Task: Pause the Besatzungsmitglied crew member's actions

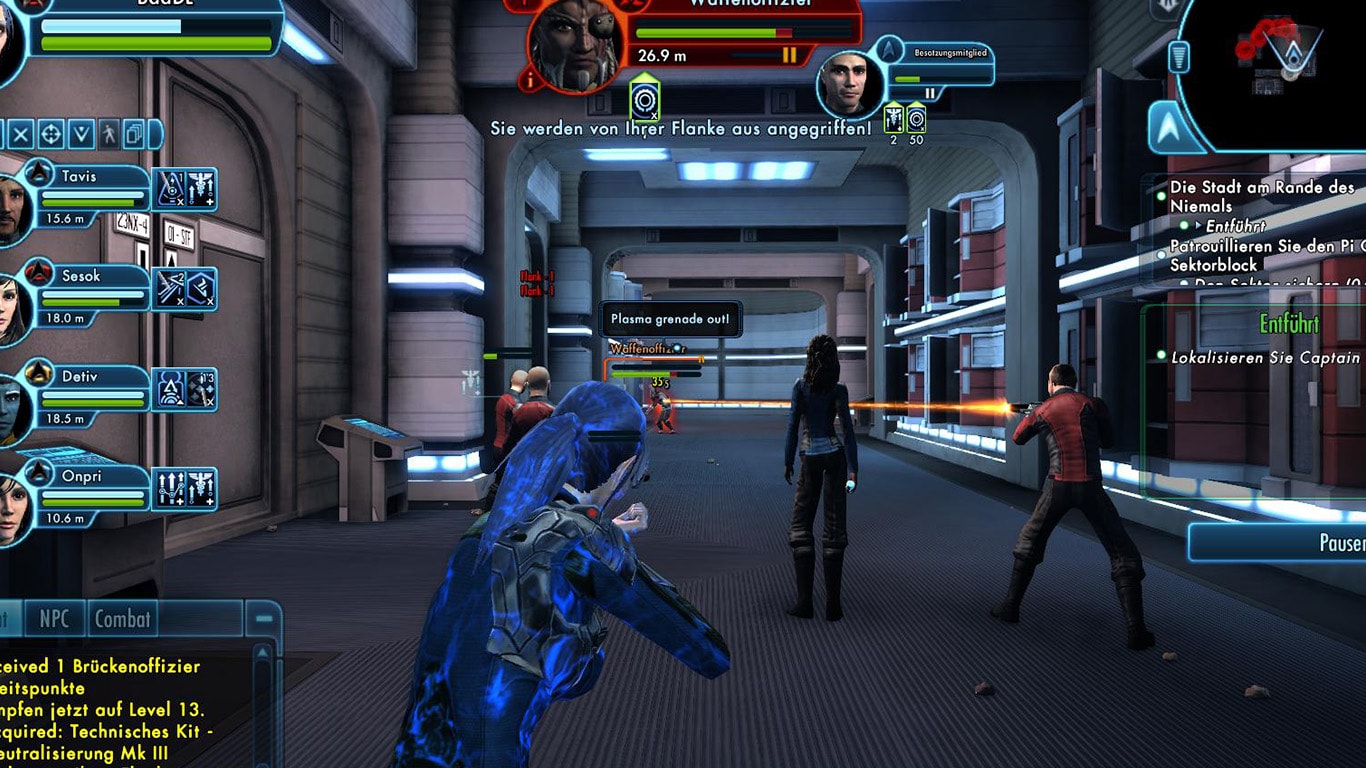Action: coord(930,91)
